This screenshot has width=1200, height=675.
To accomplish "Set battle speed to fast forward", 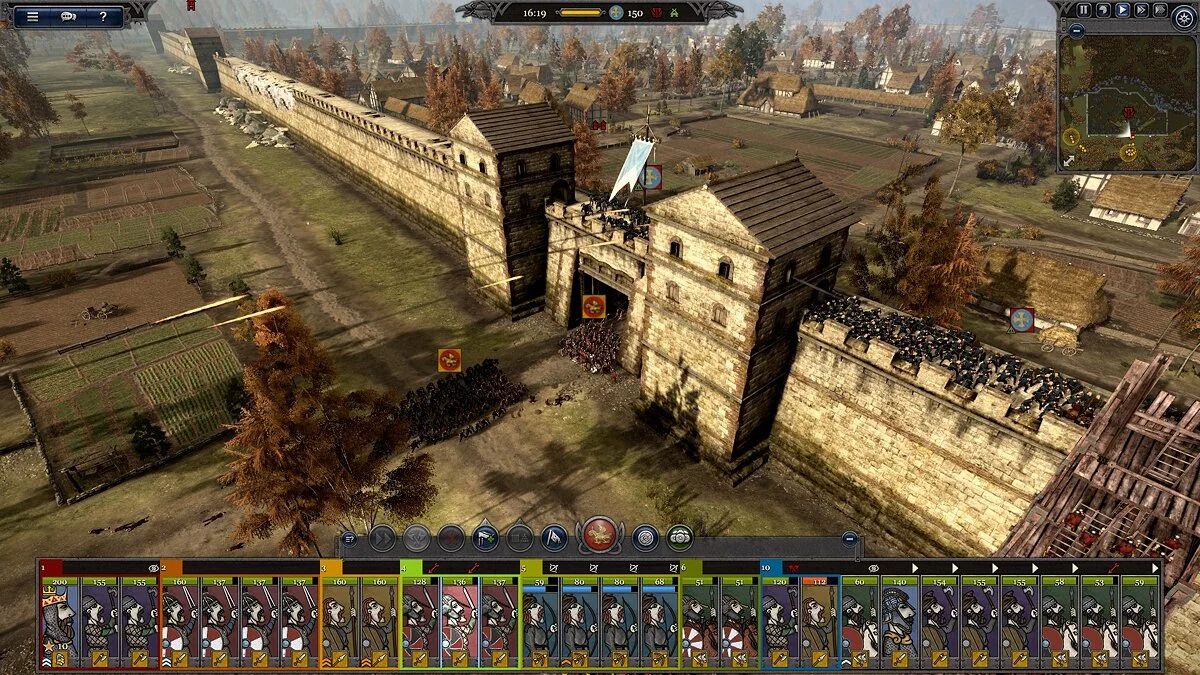I will tap(1142, 10).
